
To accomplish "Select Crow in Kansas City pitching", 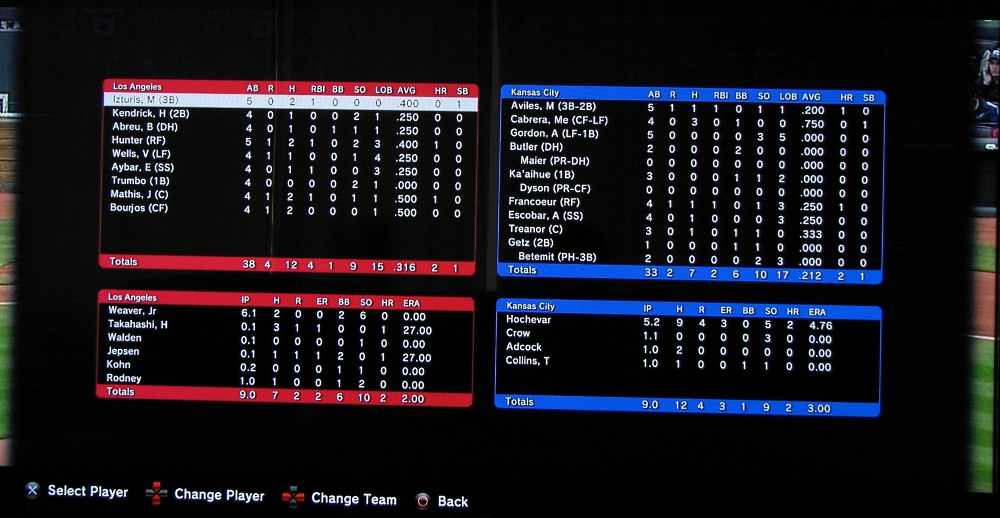I will [518, 333].
